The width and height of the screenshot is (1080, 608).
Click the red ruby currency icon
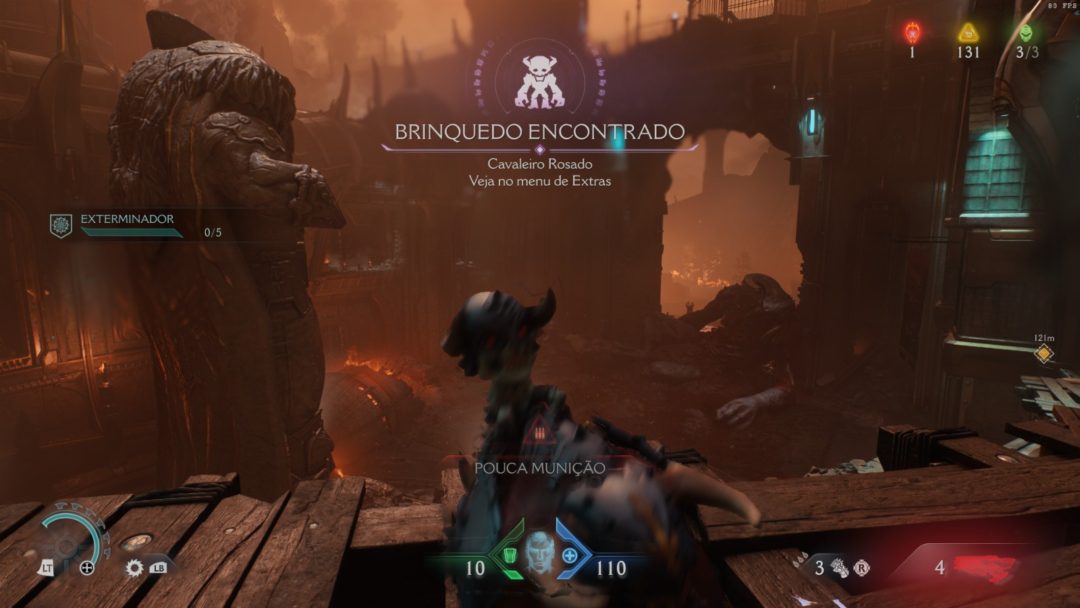pos(912,33)
